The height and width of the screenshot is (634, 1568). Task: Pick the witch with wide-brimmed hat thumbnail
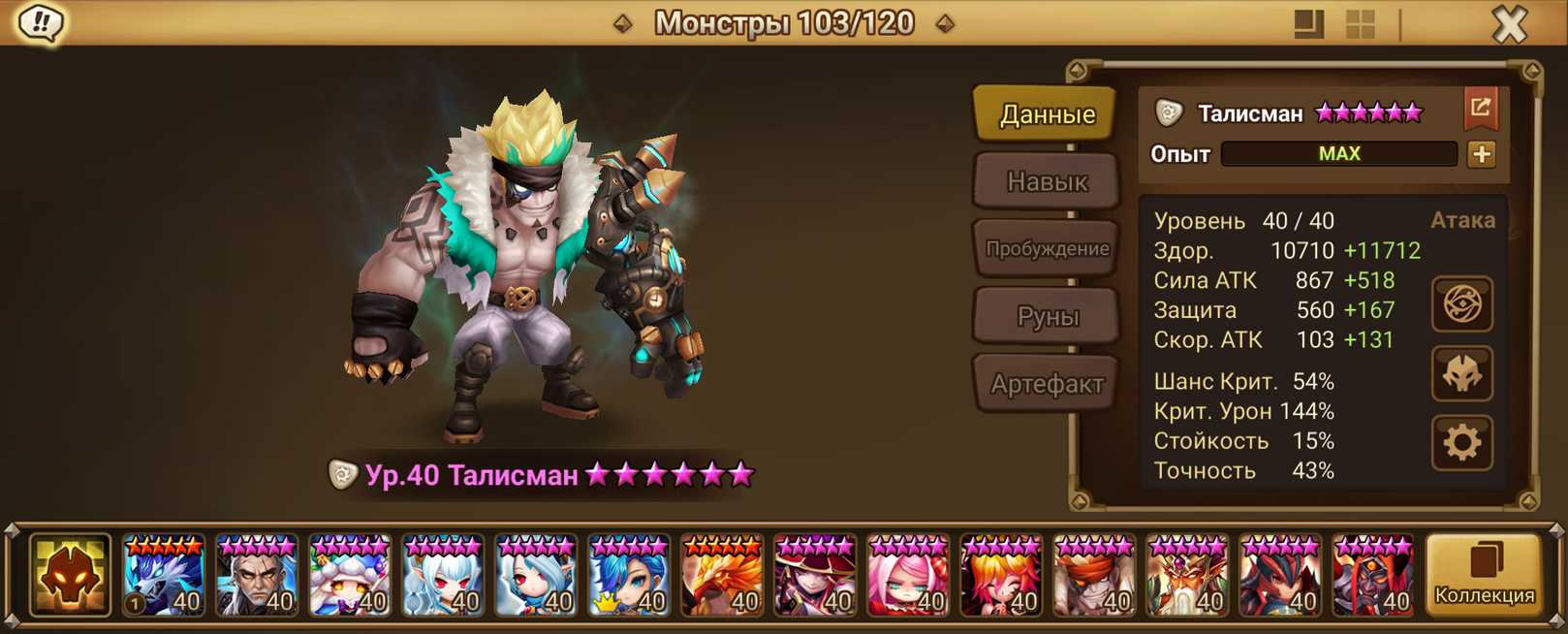[815, 577]
